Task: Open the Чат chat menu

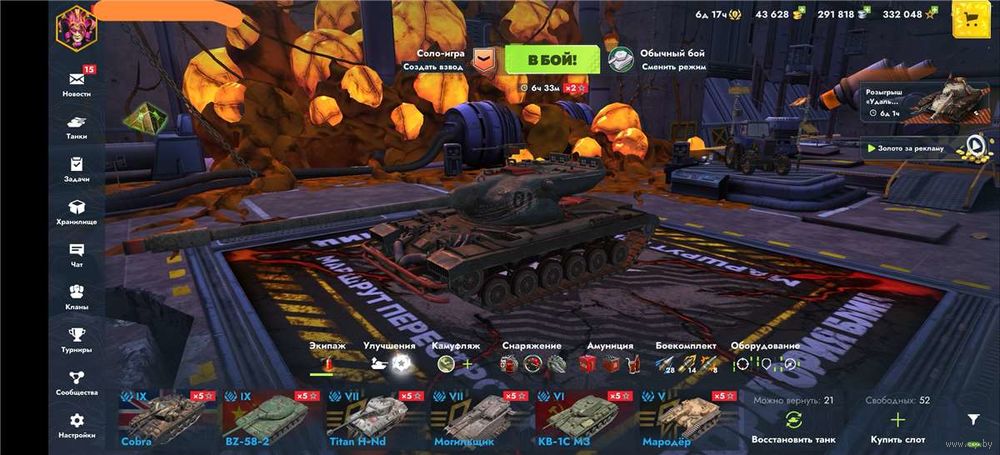Action: [x=76, y=254]
